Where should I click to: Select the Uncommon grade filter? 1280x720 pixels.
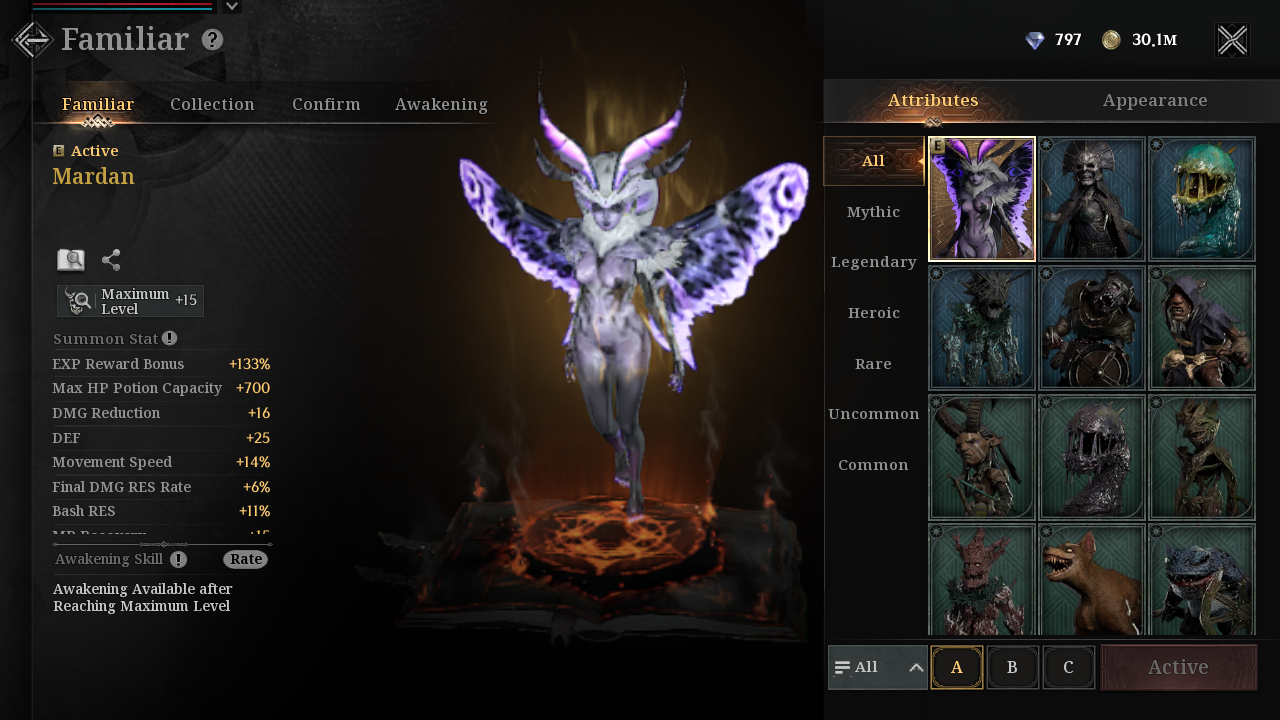point(873,414)
